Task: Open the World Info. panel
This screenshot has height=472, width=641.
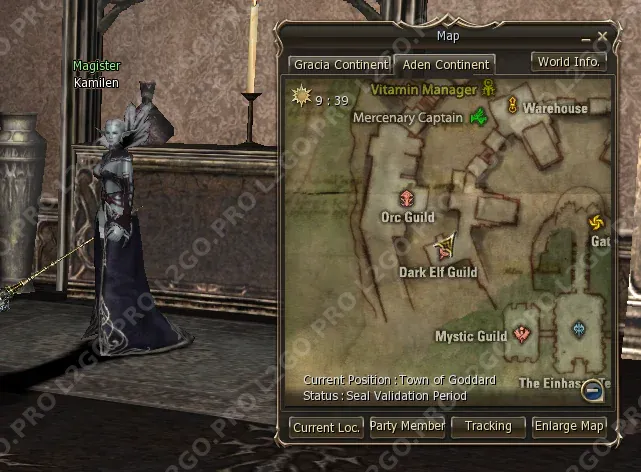Action: coord(568,61)
